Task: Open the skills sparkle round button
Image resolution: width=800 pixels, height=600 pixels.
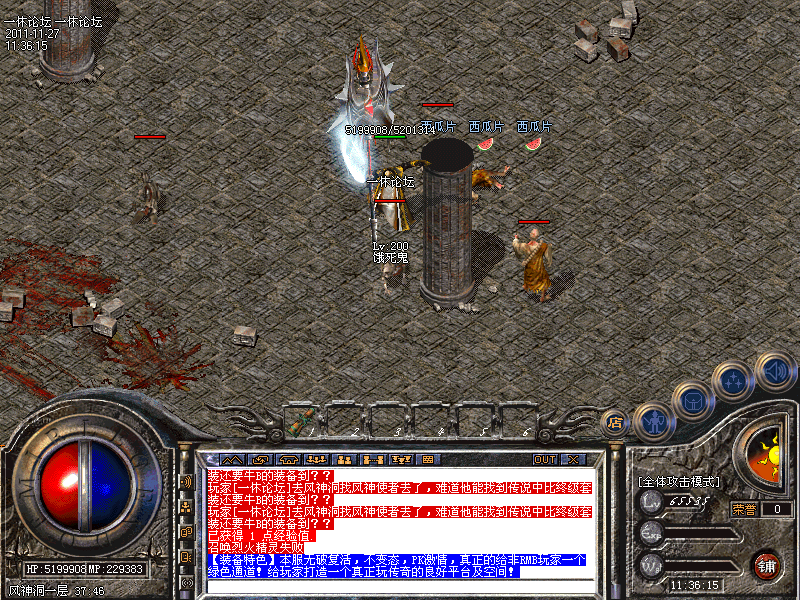Action: point(733,381)
